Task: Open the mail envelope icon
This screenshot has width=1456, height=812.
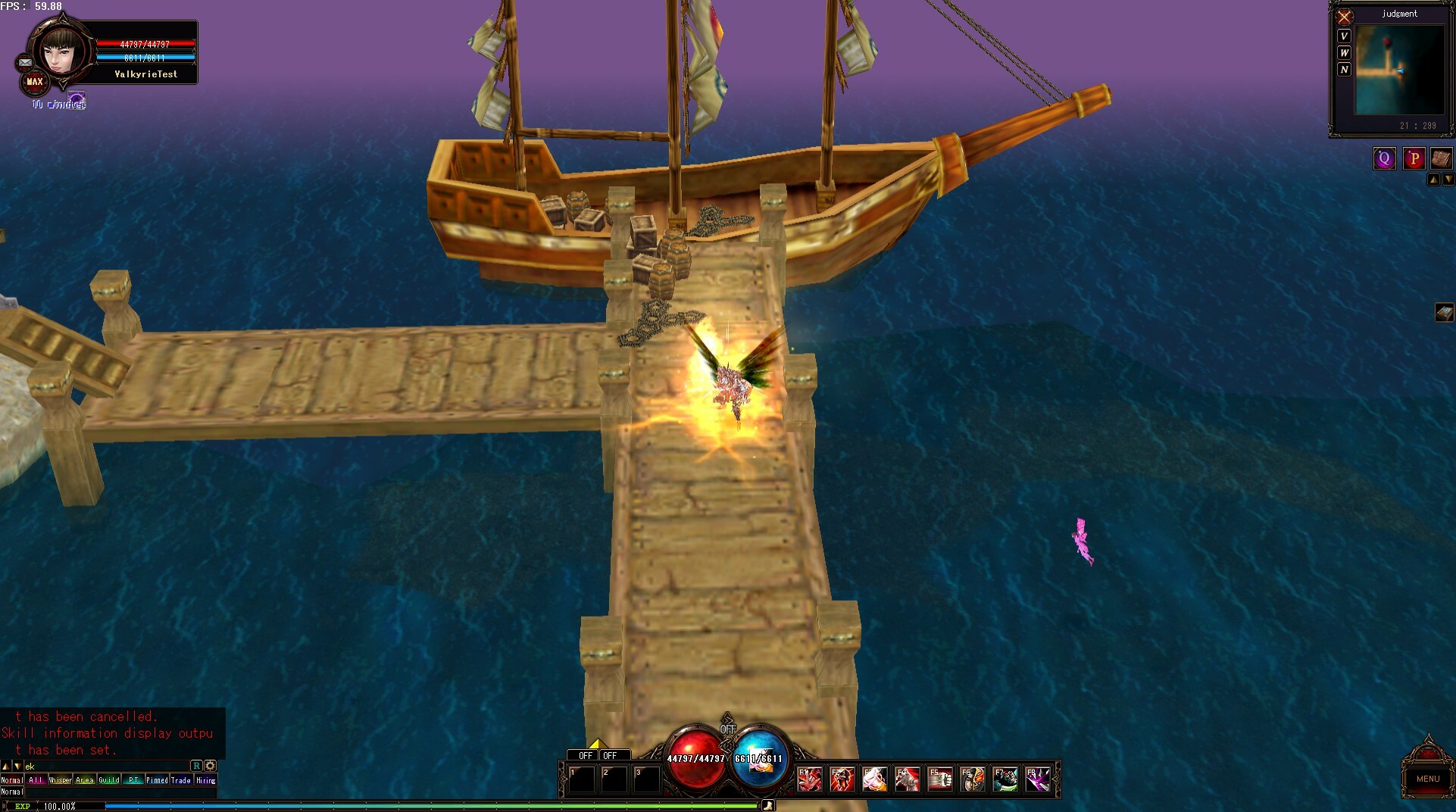Action: [x=25, y=63]
